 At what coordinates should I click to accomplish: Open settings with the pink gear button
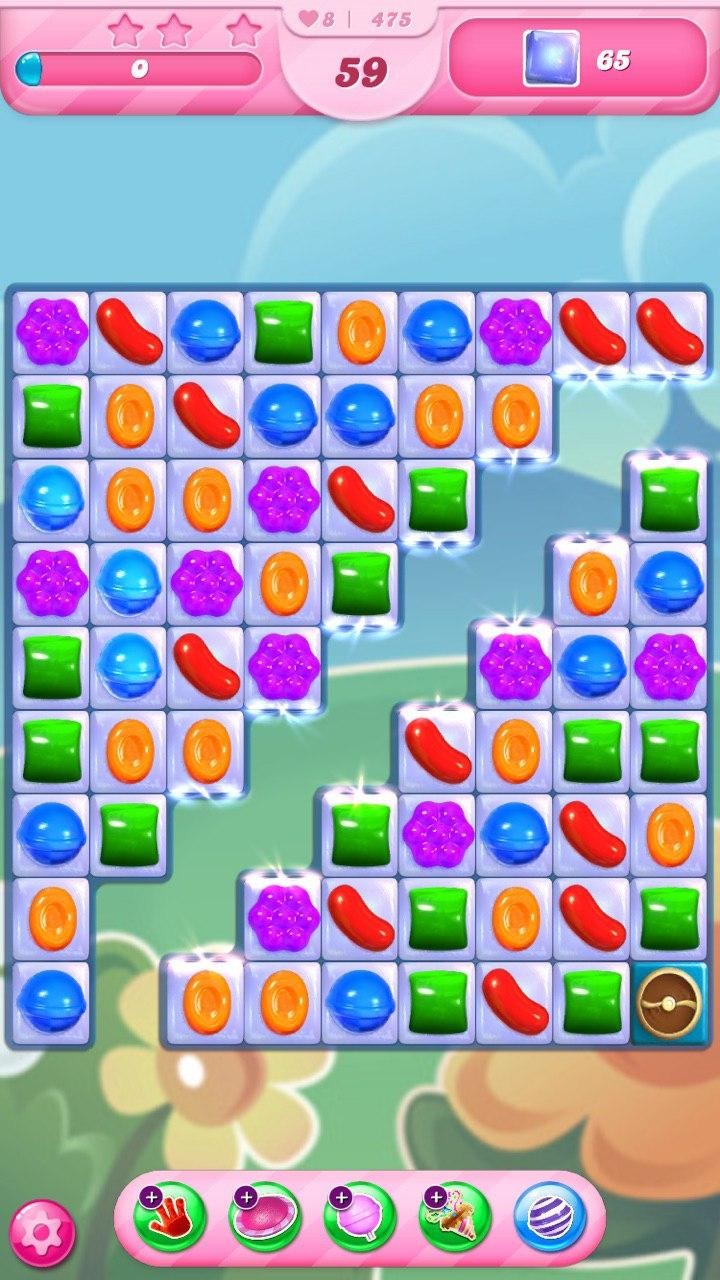pyautogui.click(x=42, y=1233)
